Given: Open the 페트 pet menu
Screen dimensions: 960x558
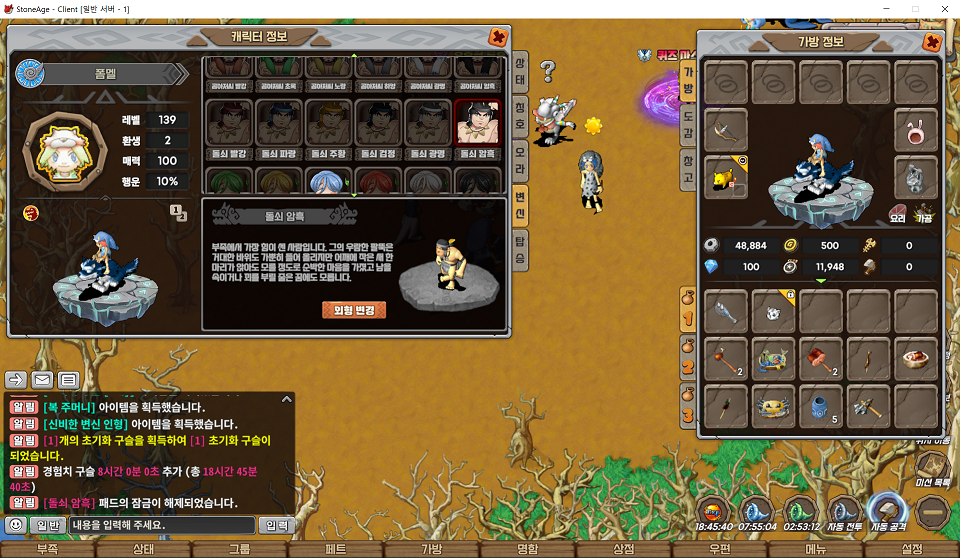Looking at the screenshot, I should (x=336, y=549).
